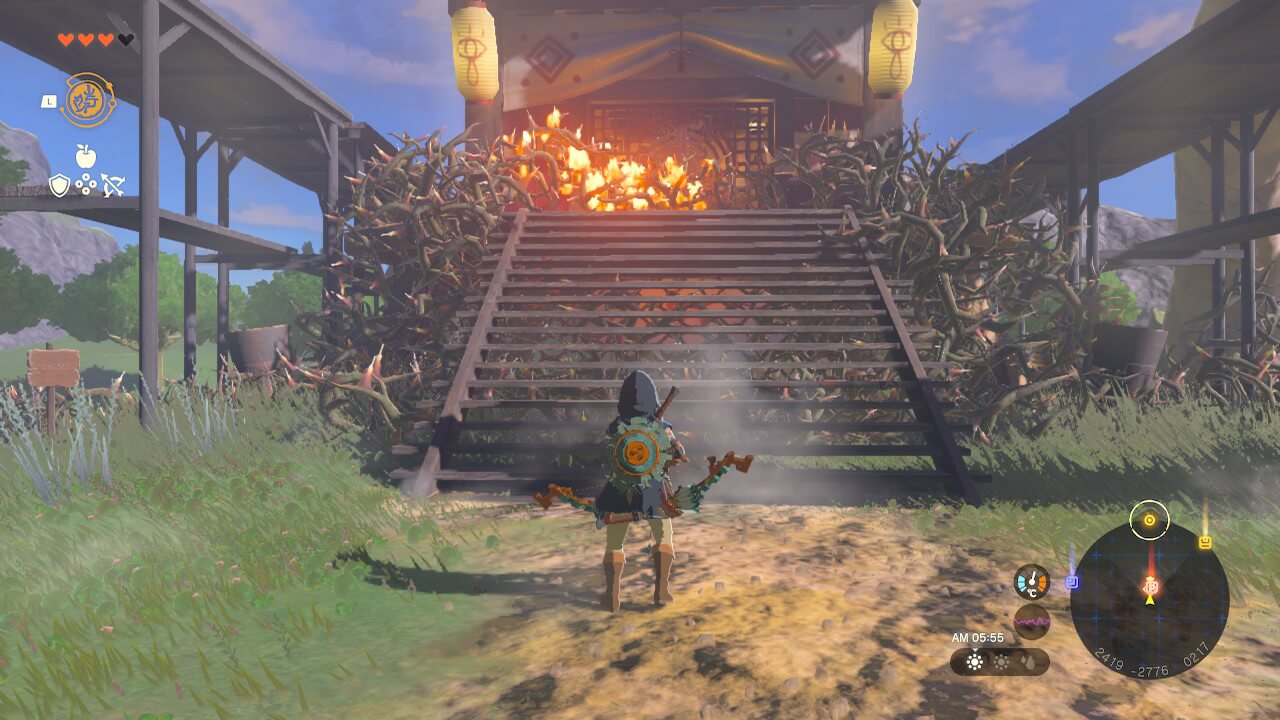Click the purple noise-level sound meter
The width and height of the screenshot is (1280, 720).
click(x=1031, y=622)
